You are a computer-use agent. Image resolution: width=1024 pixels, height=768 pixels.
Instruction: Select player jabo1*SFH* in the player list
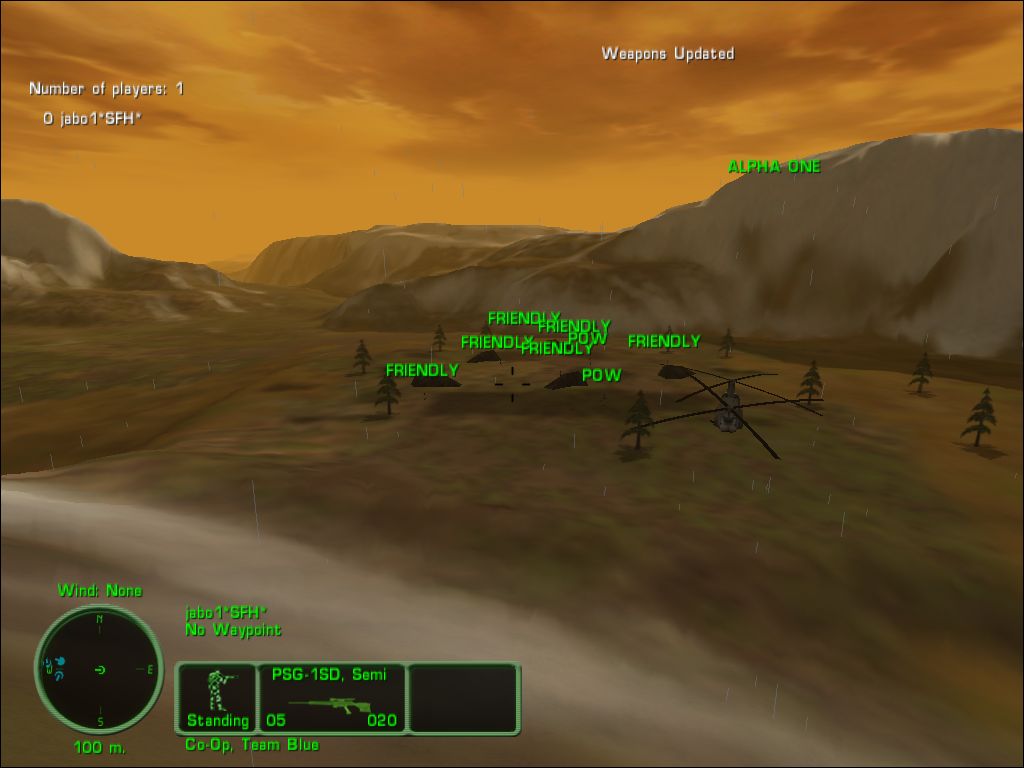pos(93,118)
